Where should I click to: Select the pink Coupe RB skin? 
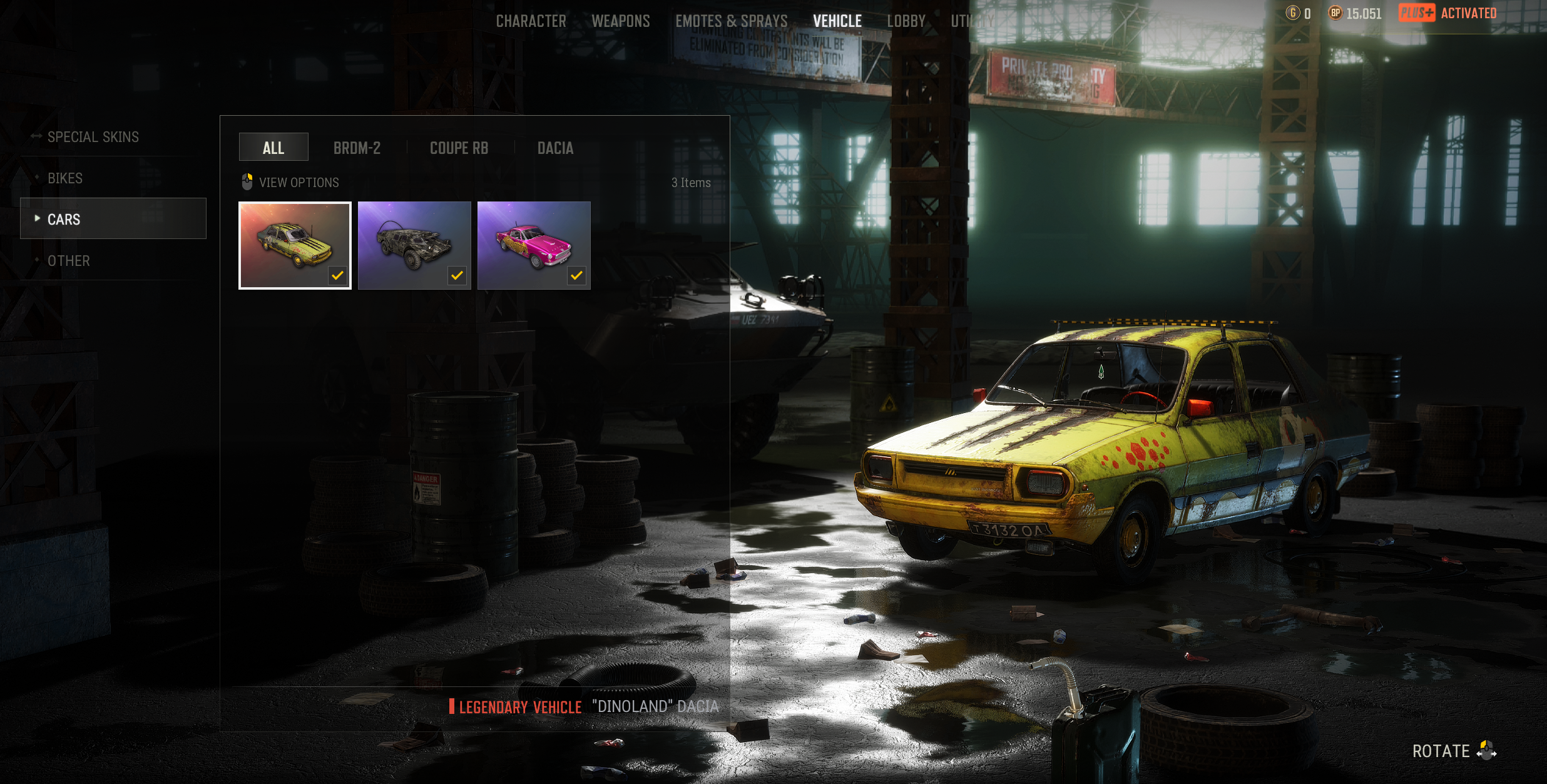tap(534, 245)
